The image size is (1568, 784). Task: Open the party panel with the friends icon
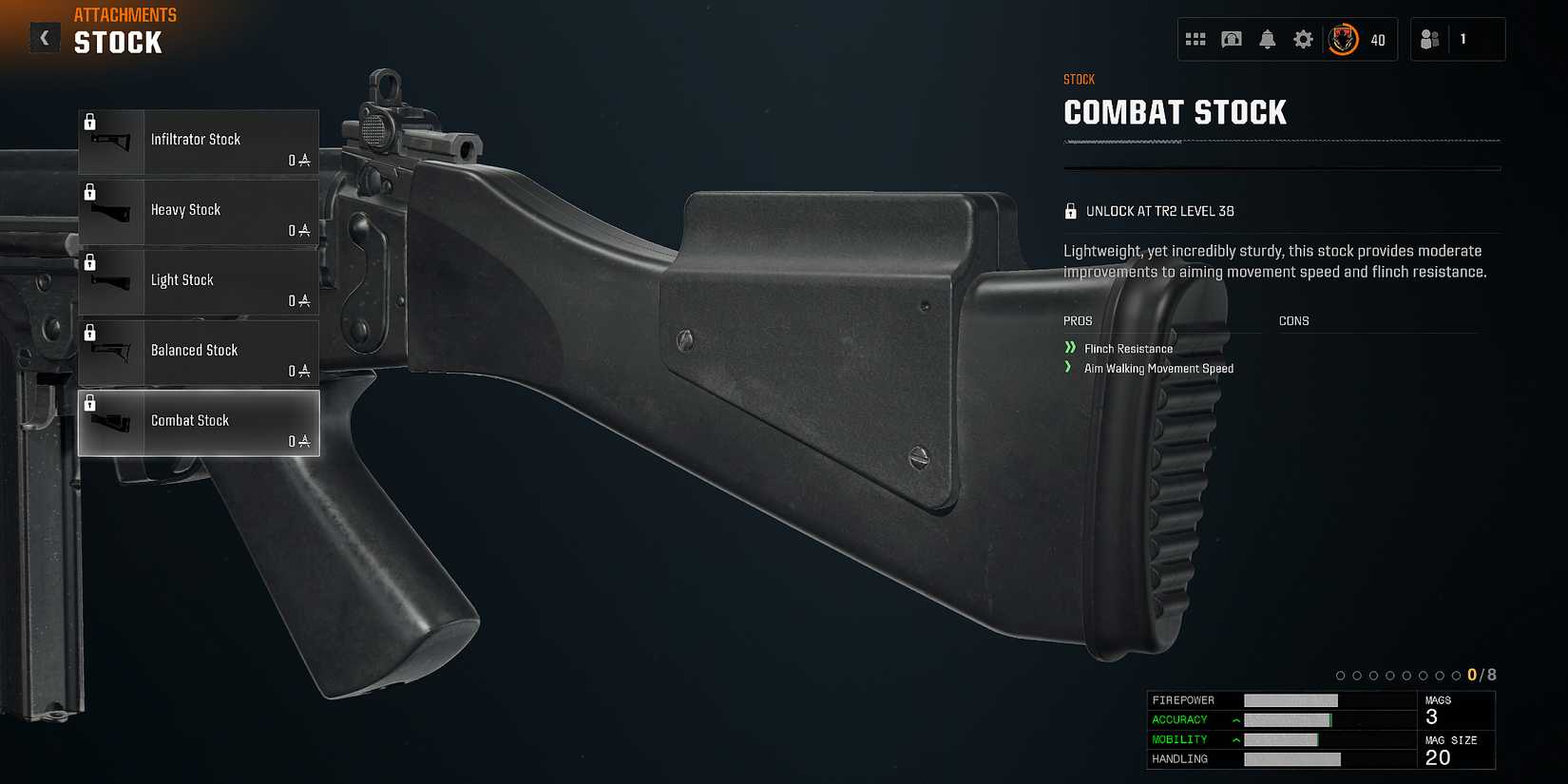[x=1429, y=39]
